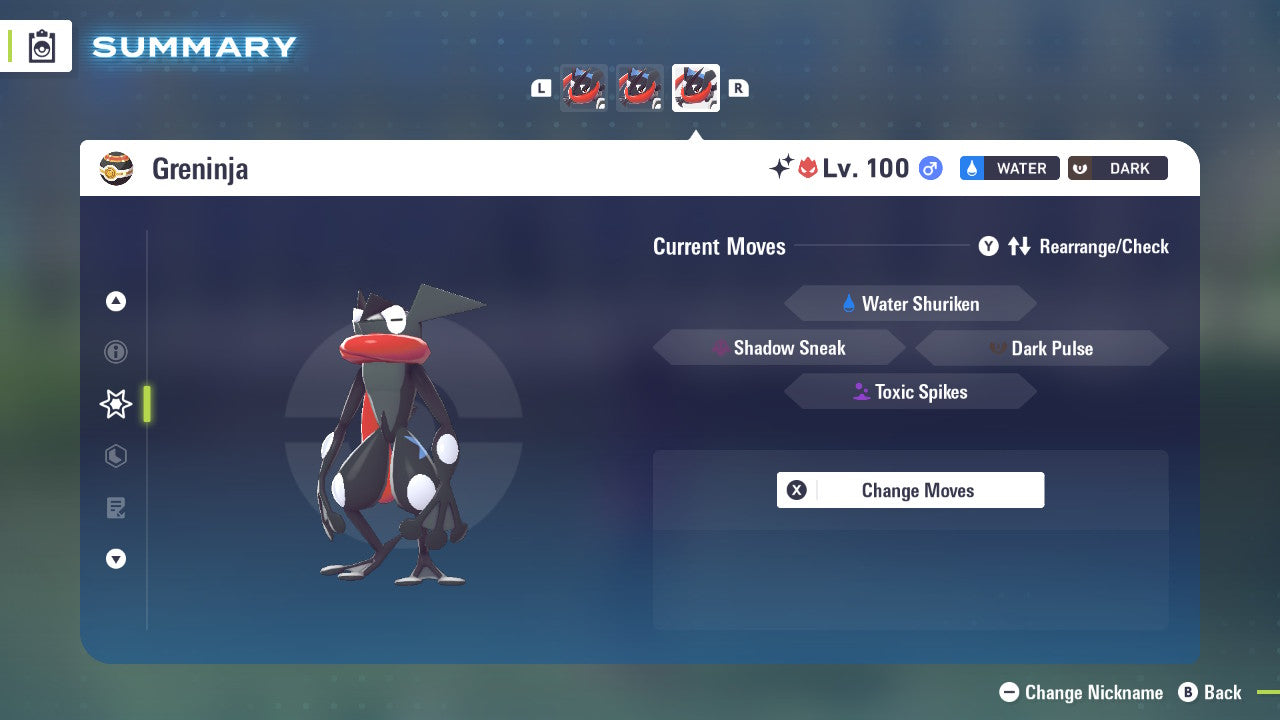Click the clipboard summary icon top left
Image resolution: width=1280 pixels, height=720 pixels.
[42, 45]
